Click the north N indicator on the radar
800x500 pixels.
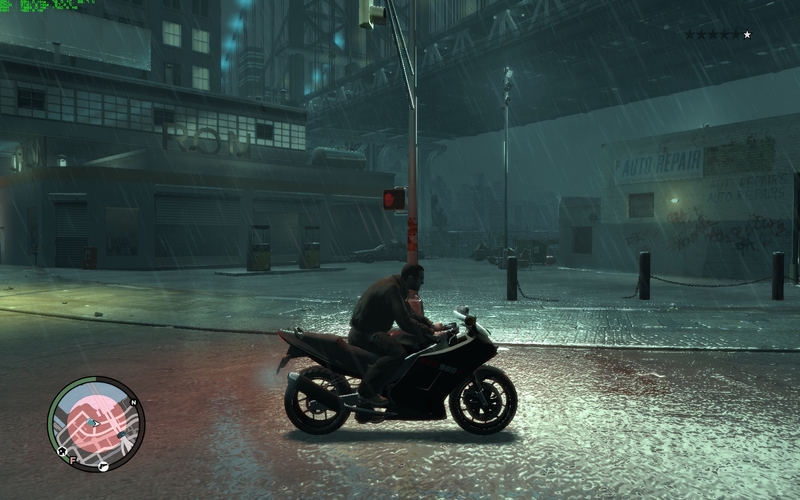pyautogui.click(x=133, y=403)
